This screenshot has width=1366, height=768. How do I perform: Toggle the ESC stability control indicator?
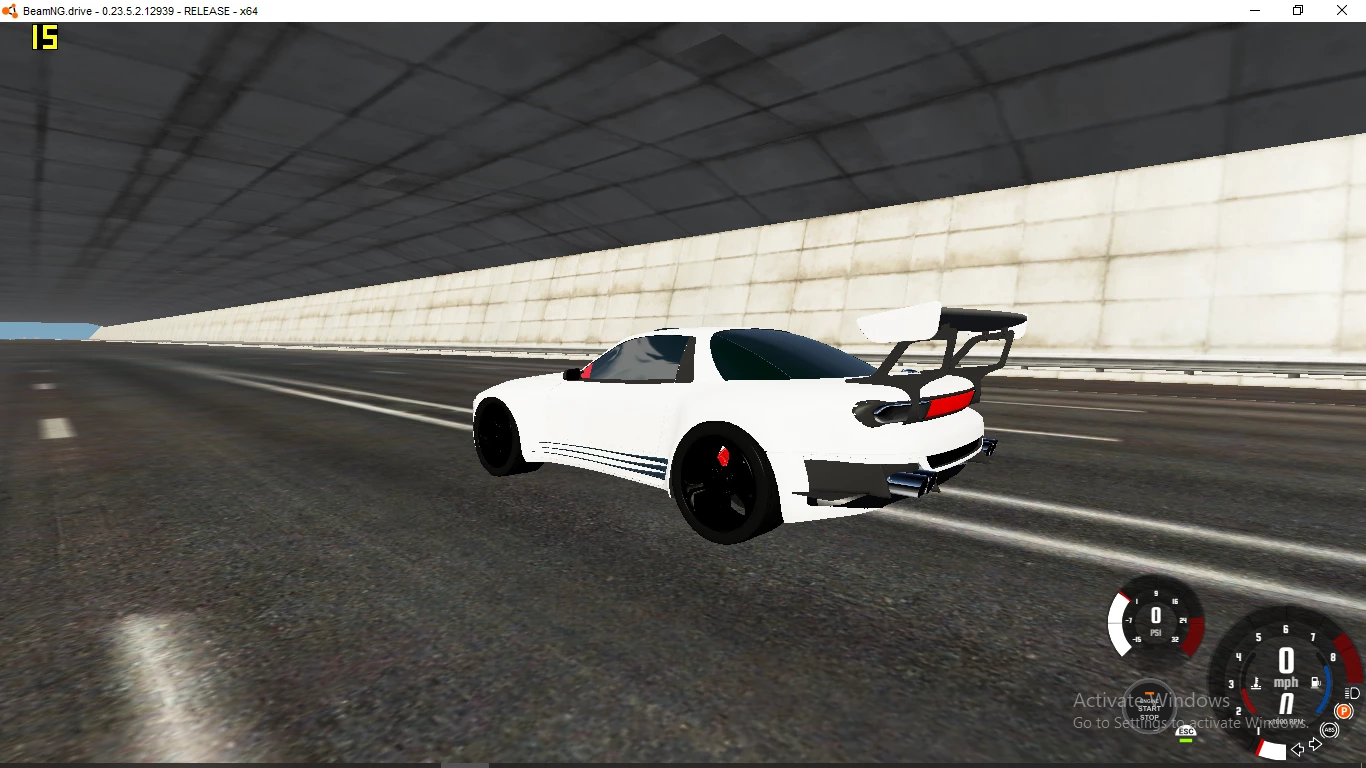click(1186, 732)
